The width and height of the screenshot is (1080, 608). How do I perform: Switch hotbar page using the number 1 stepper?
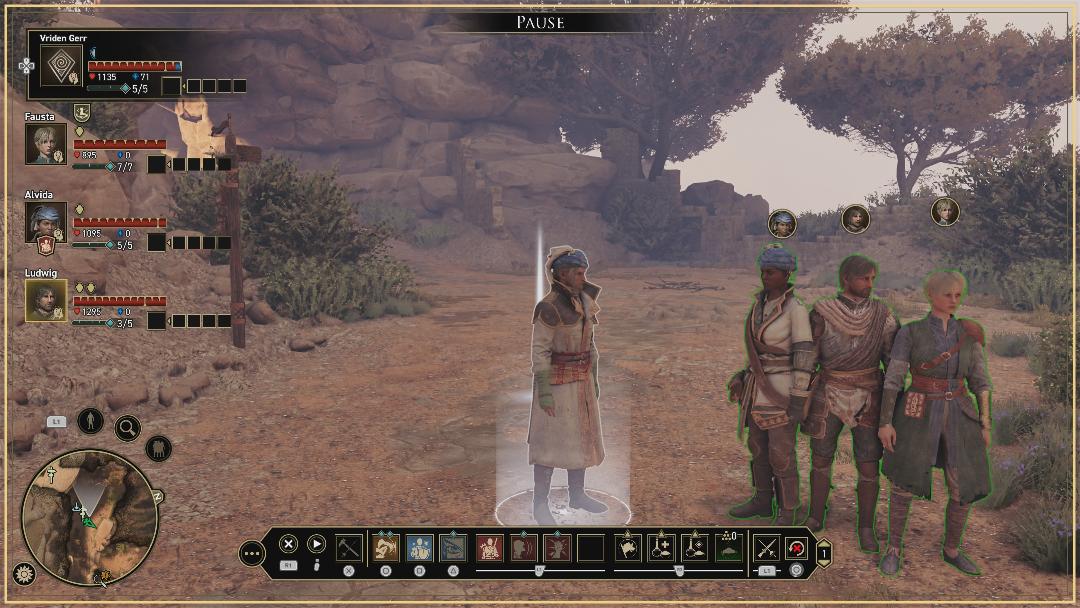(824, 552)
